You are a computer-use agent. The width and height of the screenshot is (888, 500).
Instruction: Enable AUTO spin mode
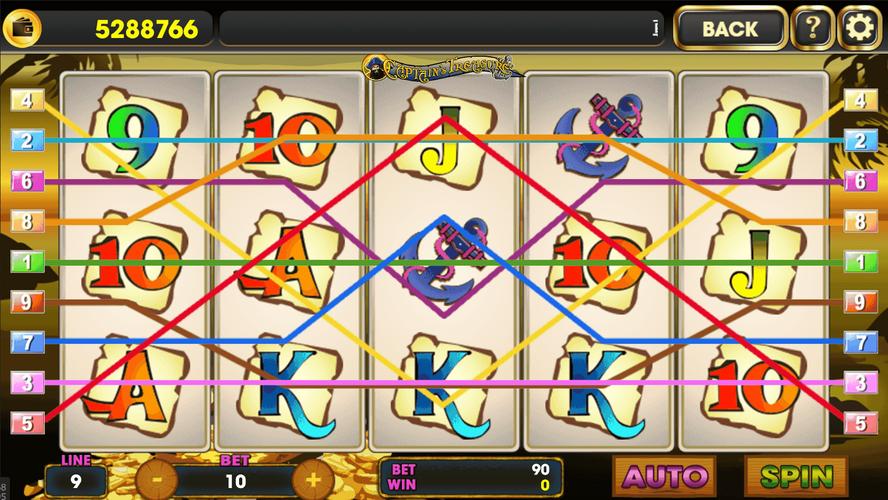pyautogui.click(x=665, y=476)
